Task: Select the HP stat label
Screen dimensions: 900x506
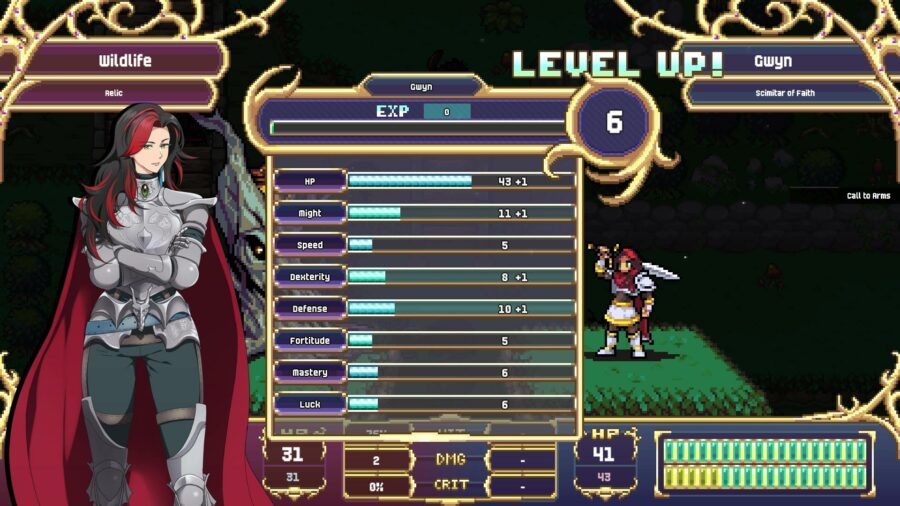Action: click(x=310, y=181)
